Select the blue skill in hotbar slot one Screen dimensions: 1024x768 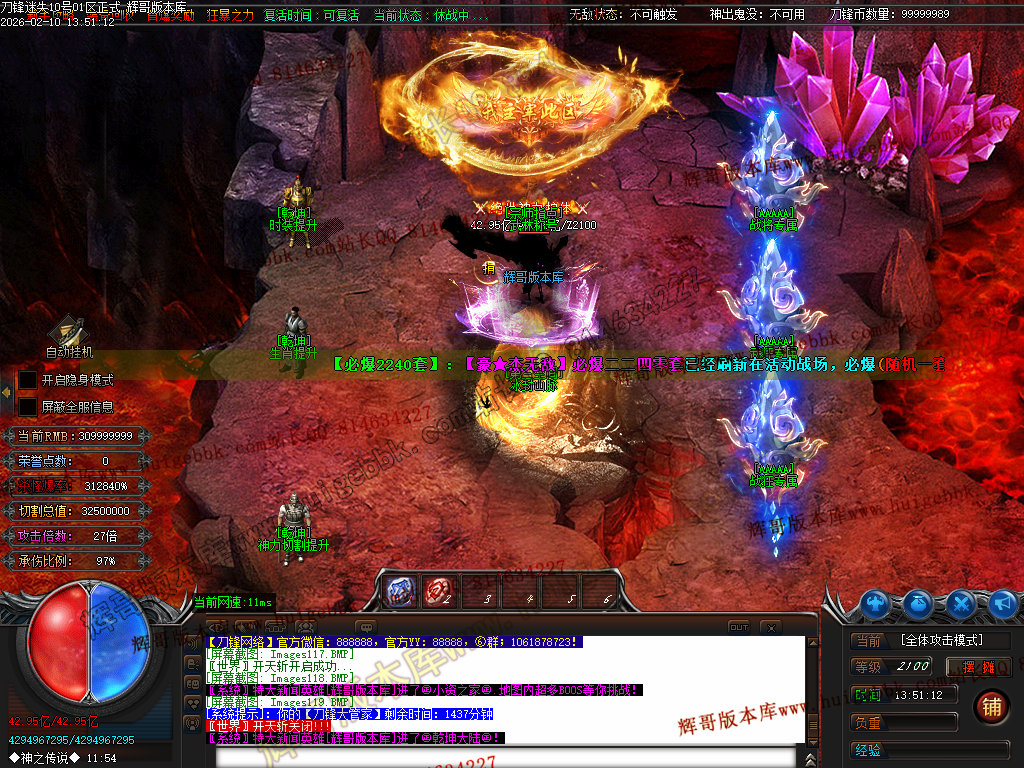(x=401, y=591)
